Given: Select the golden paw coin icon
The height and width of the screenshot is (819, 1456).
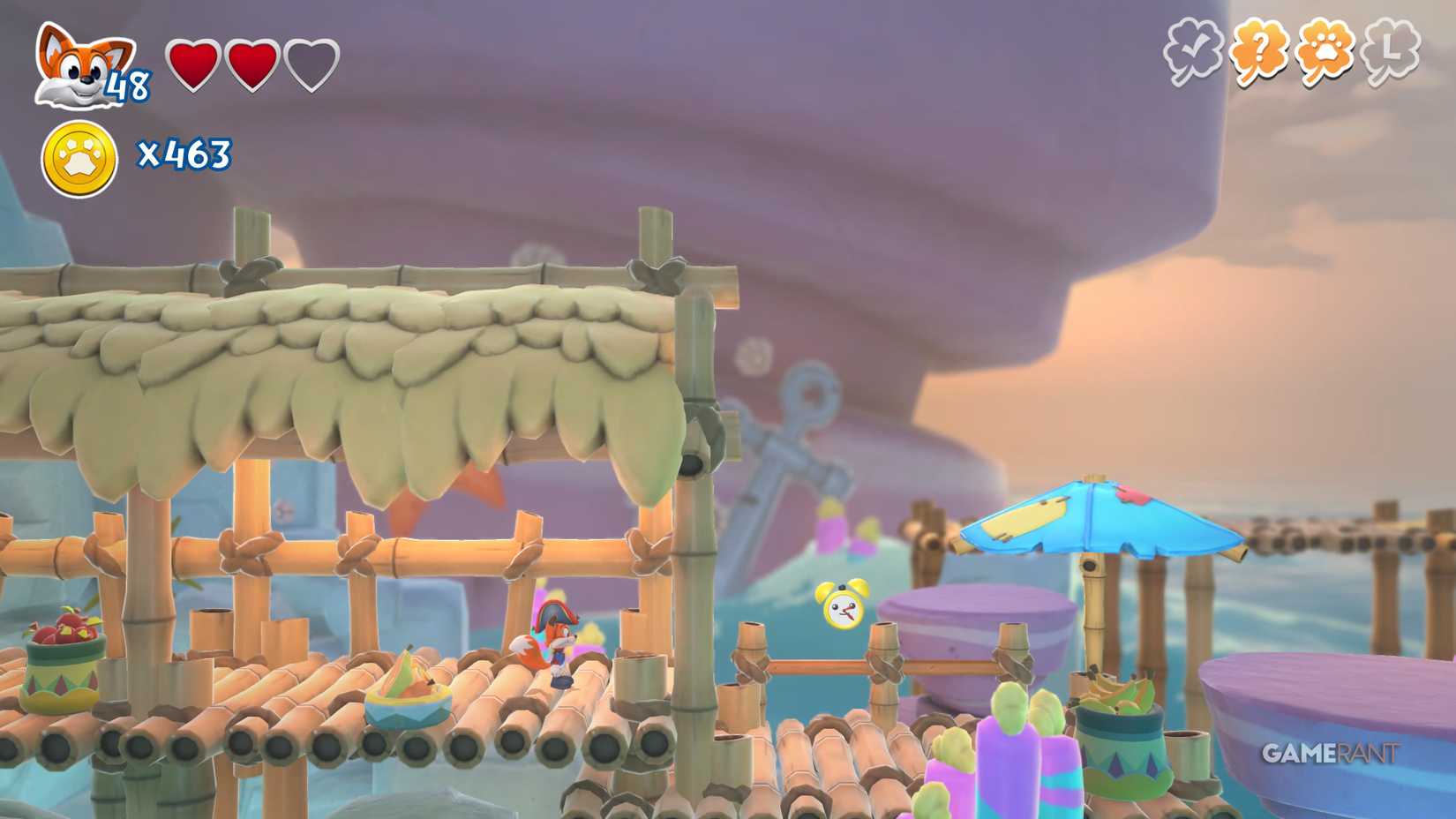Looking at the screenshot, I should pos(78,152).
